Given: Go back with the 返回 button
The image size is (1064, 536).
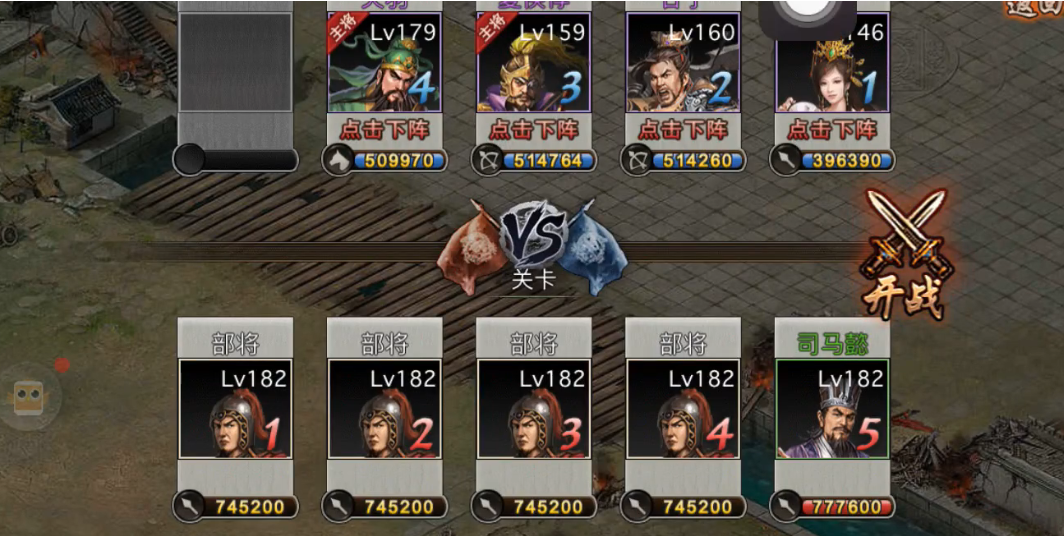Looking at the screenshot, I should click(1034, 10).
